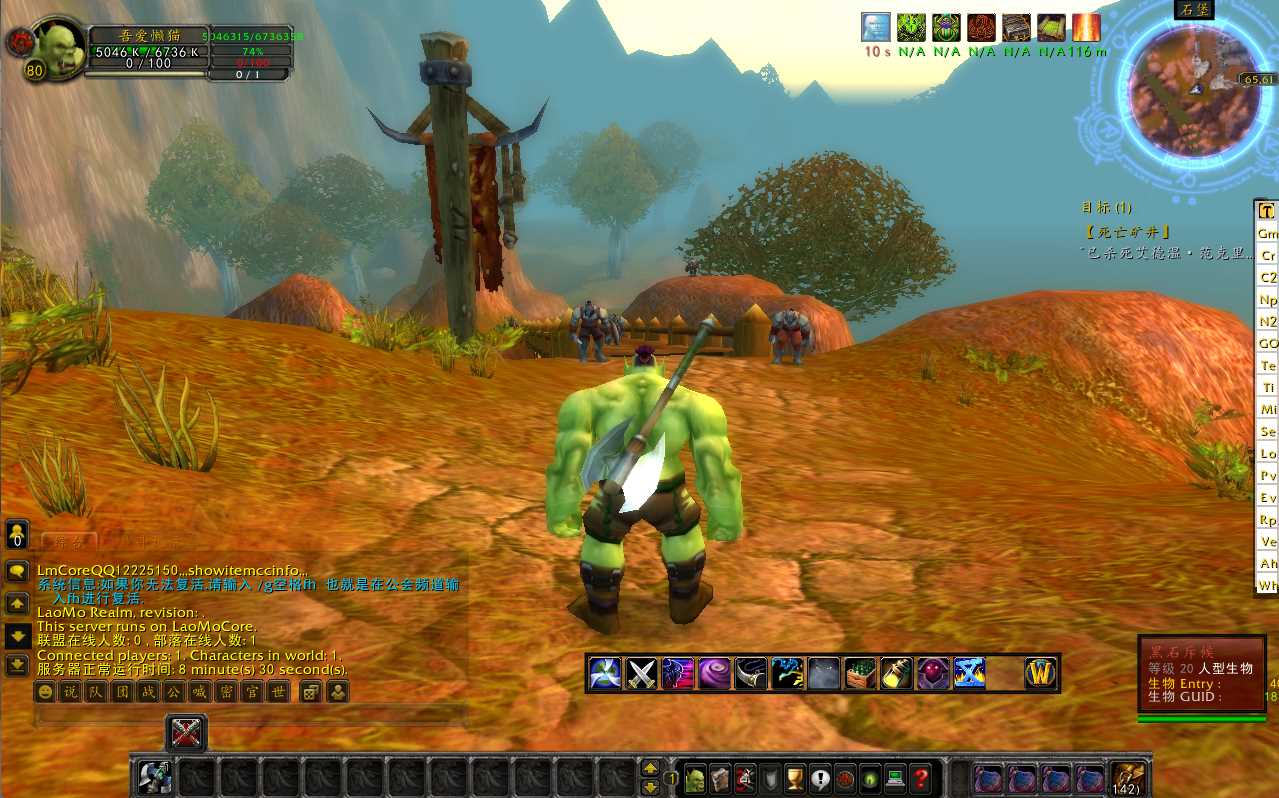
Task: Open the quest log exclamation button
Action: click(821, 778)
